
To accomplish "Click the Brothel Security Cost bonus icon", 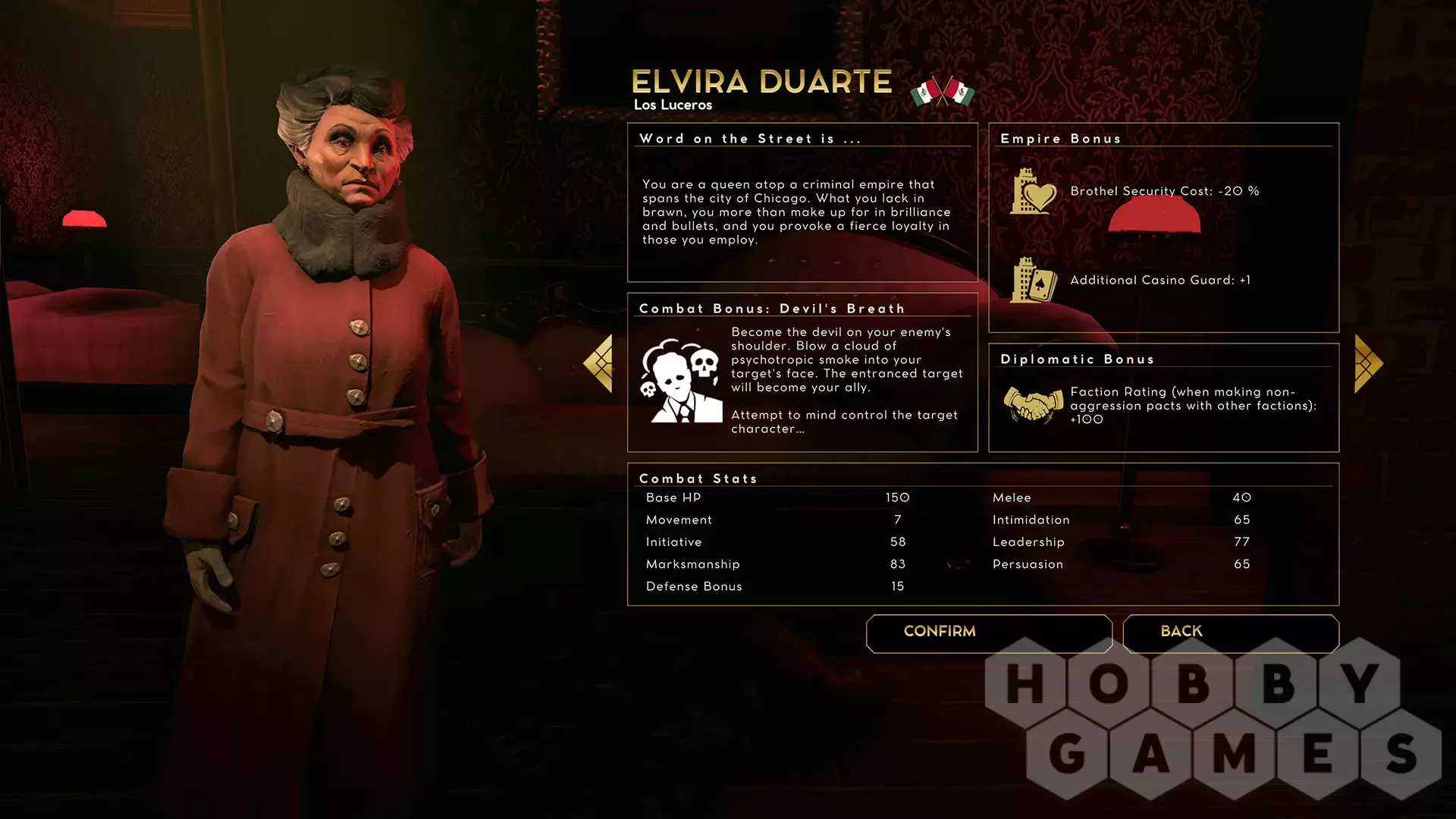I will (x=1033, y=192).
